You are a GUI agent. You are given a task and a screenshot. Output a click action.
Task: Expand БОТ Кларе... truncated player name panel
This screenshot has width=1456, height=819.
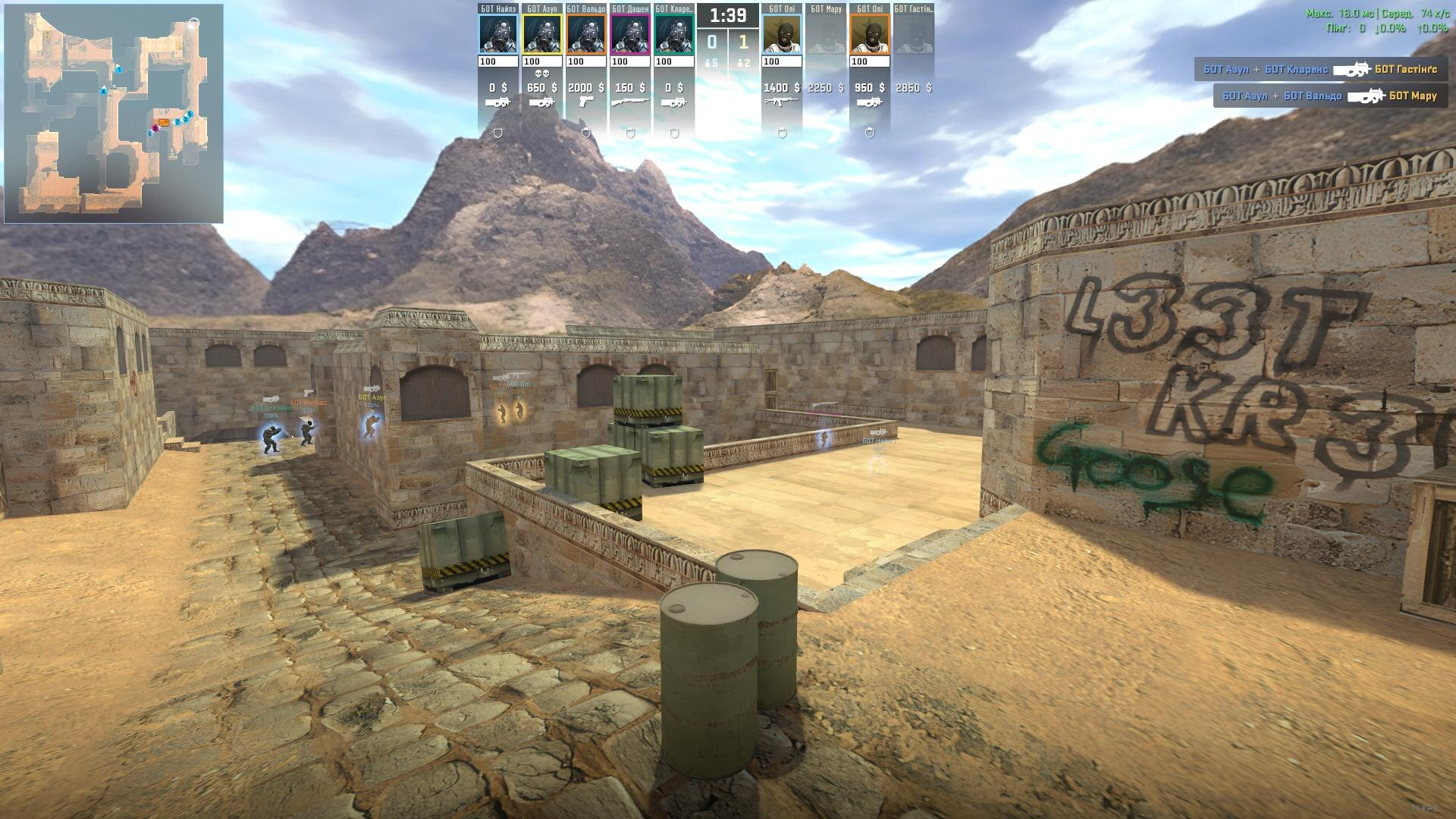tap(674, 8)
